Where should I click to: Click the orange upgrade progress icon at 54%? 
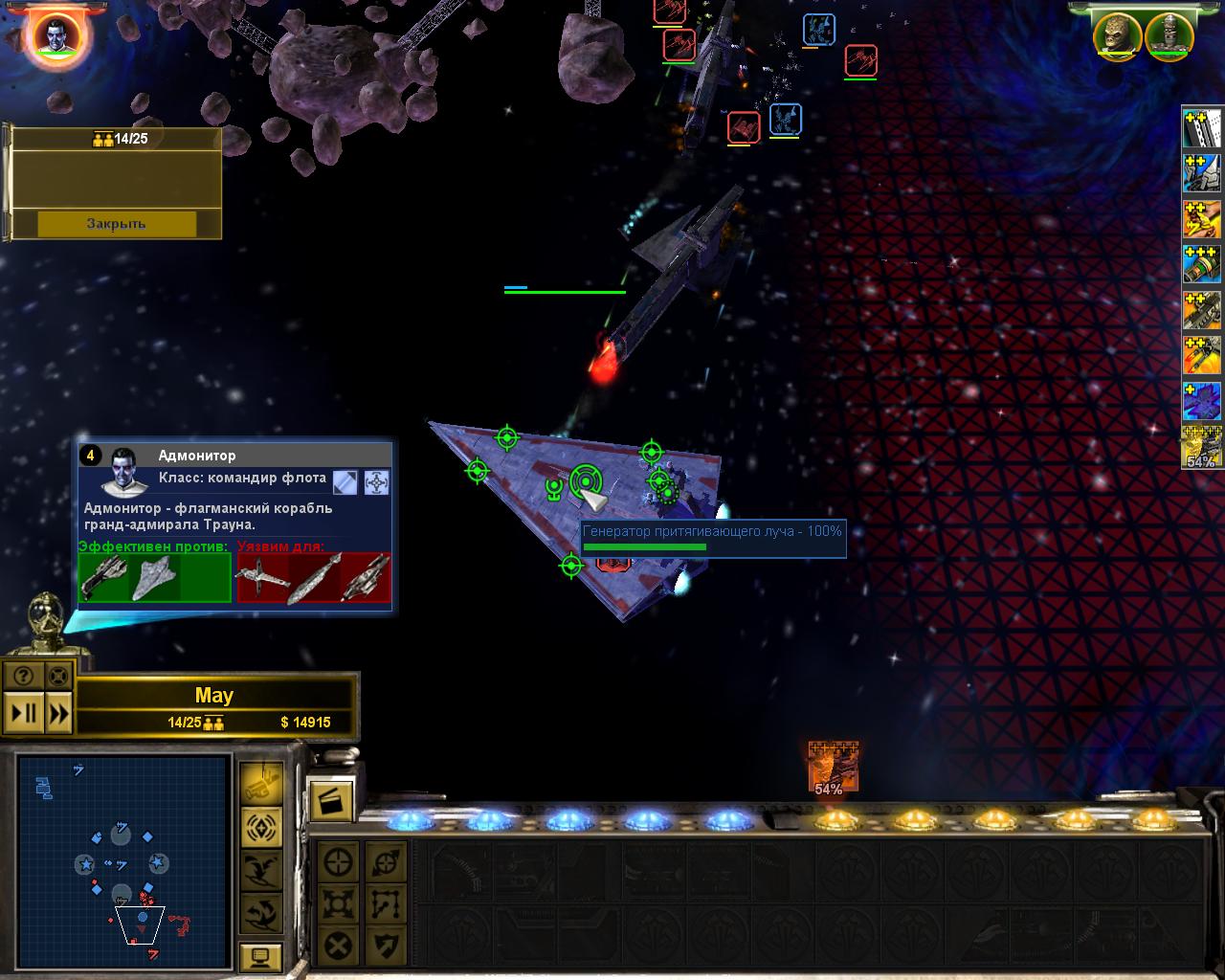(x=831, y=768)
